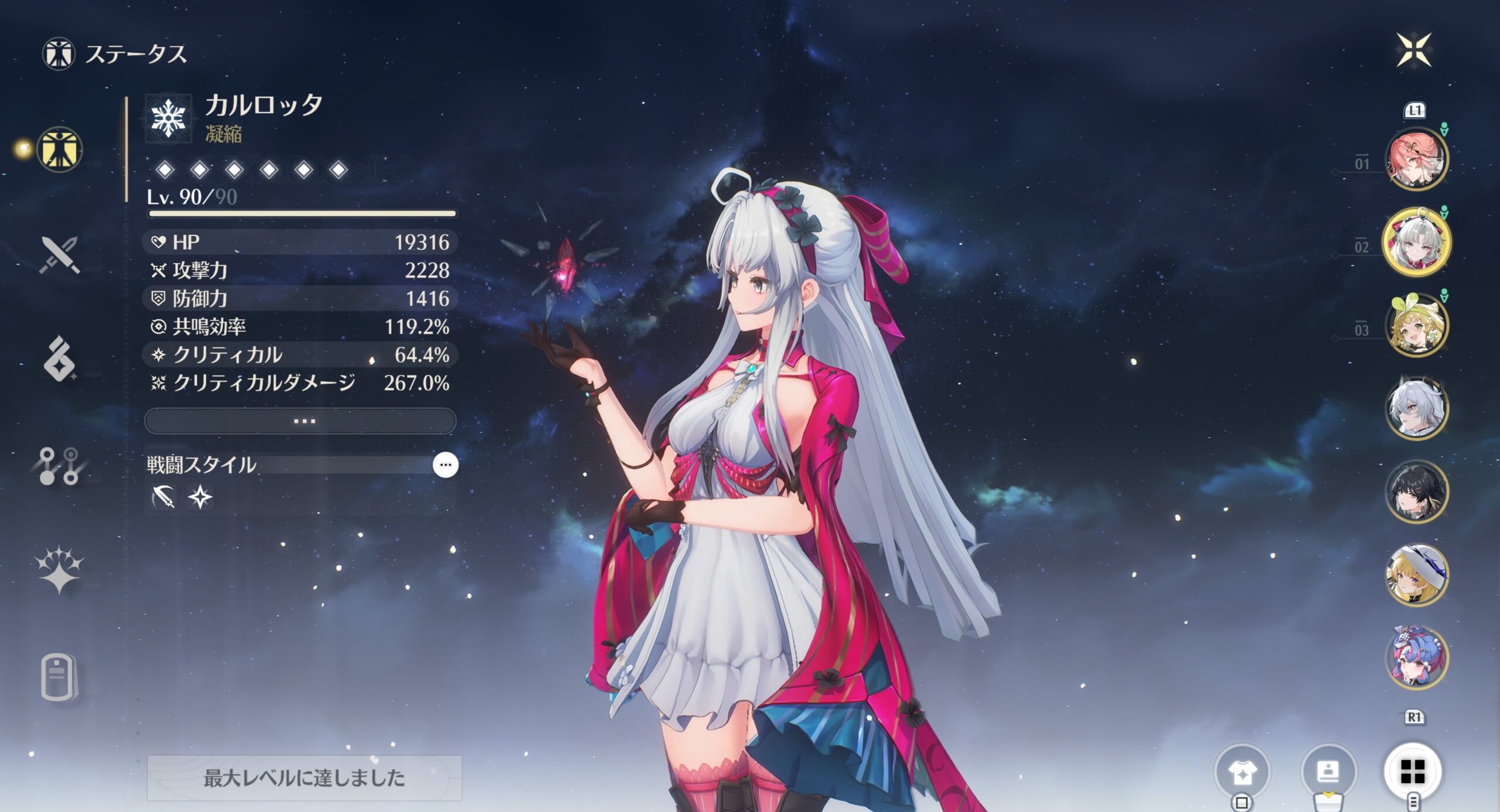Screen dimensions: 1500x812
Task: Open the four-square grid character list
Action: click(1412, 772)
